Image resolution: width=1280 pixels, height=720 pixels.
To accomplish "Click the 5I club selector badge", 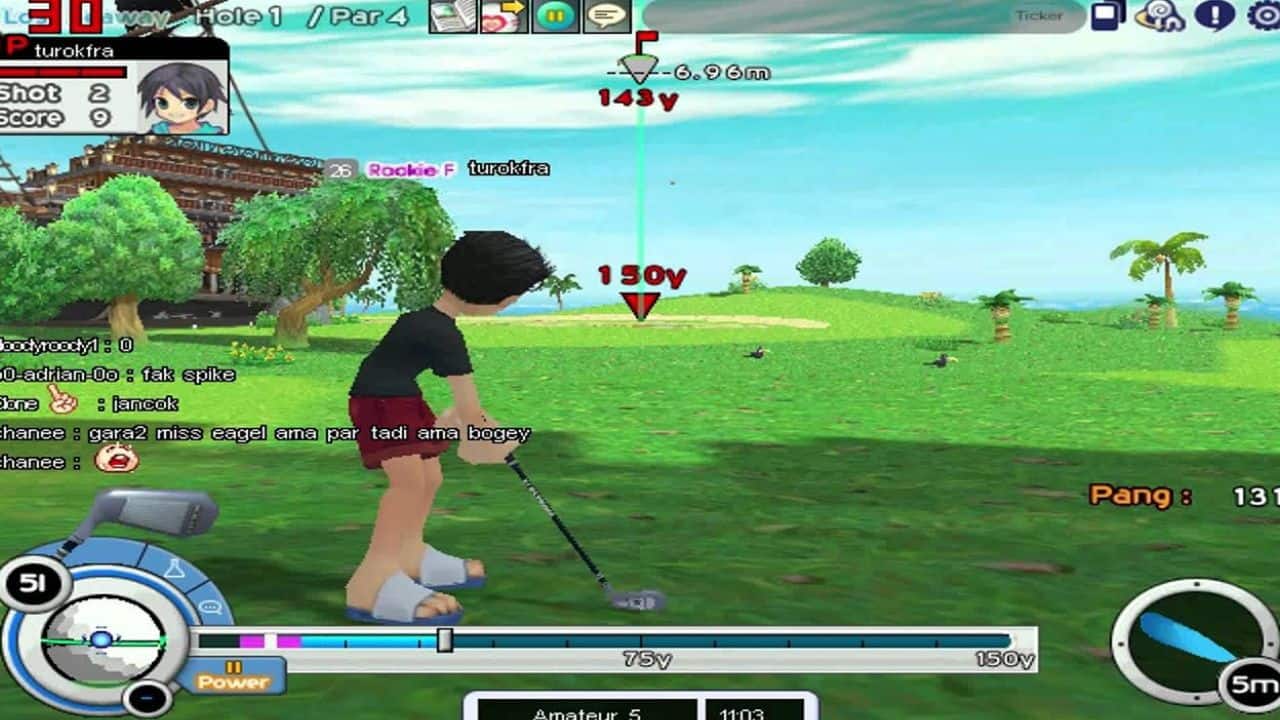I will (x=33, y=583).
